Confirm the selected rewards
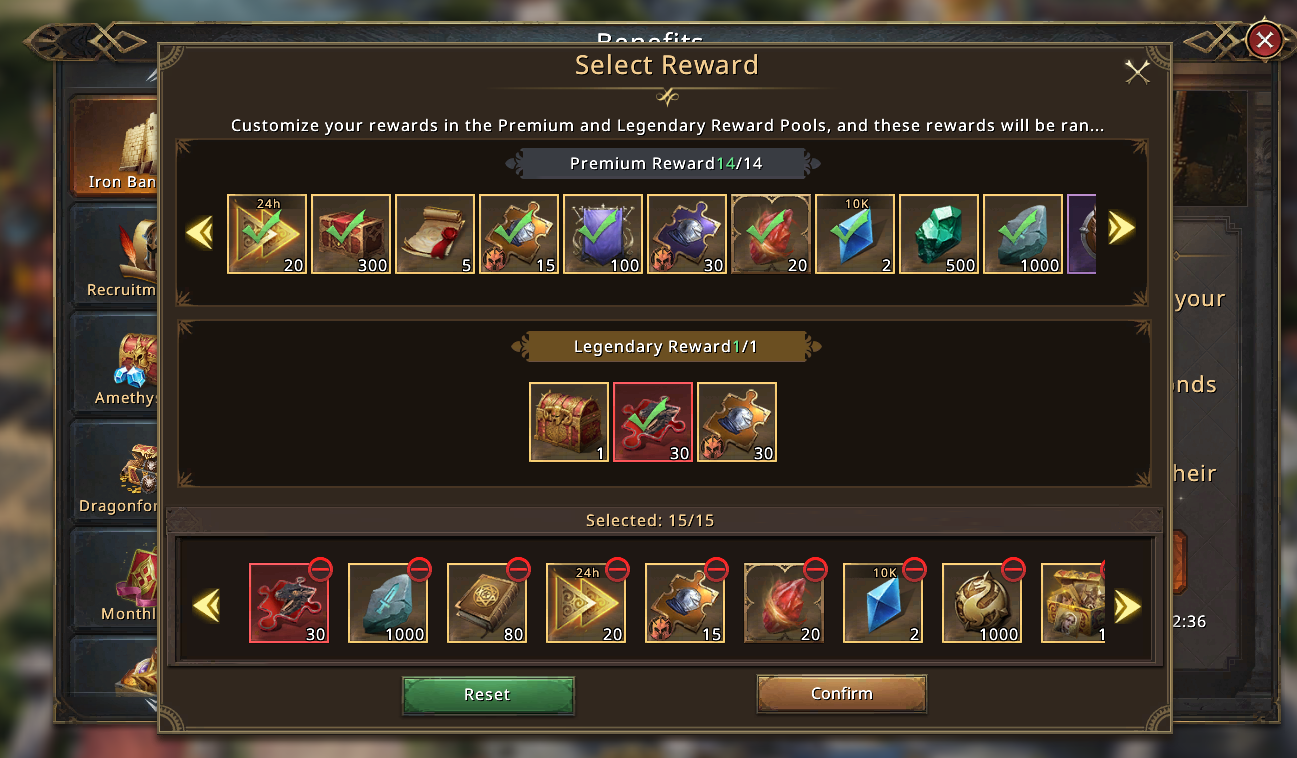Image resolution: width=1297 pixels, height=758 pixels. coord(841,694)
